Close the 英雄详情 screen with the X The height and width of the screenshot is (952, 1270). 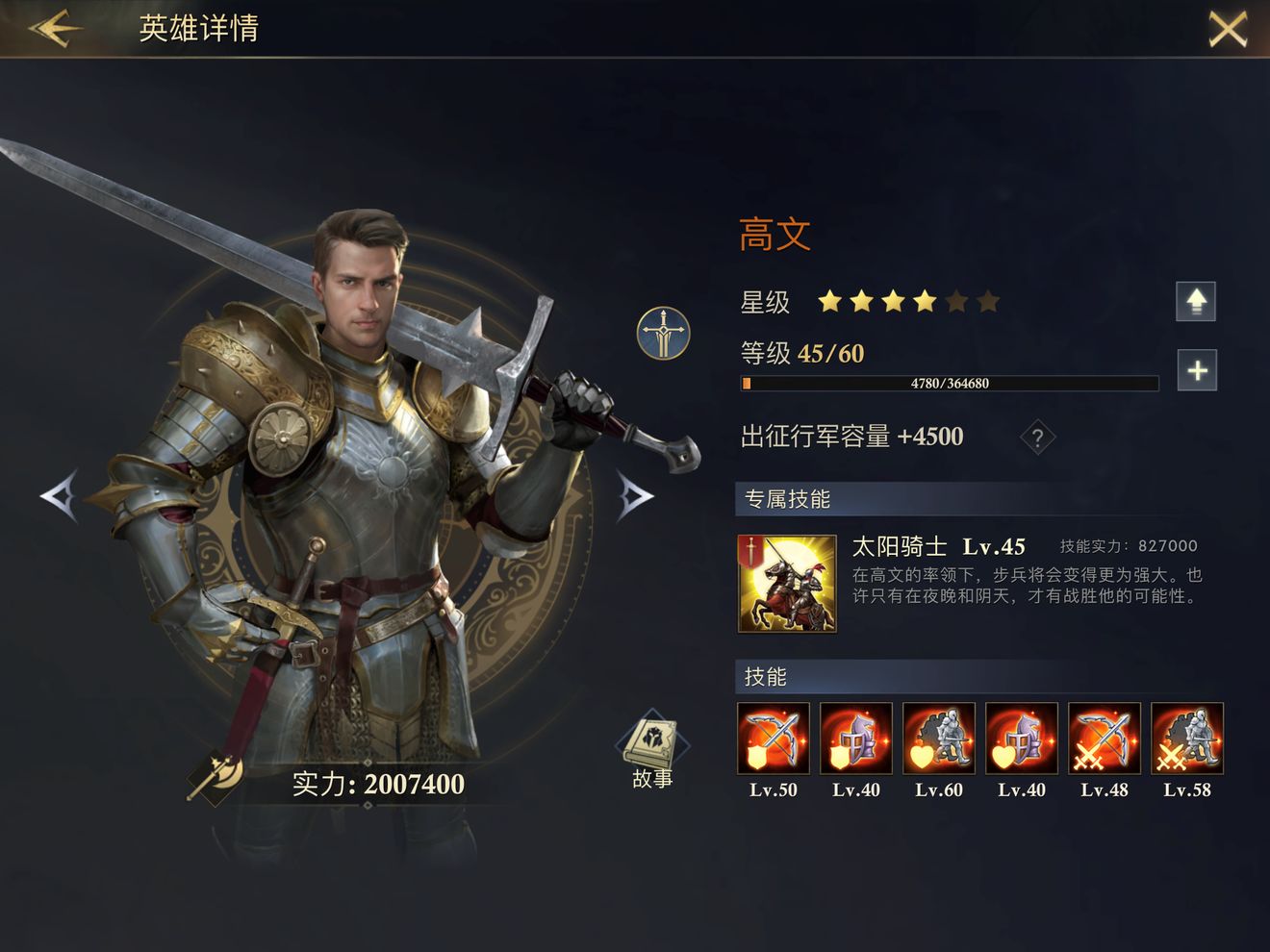(1228, 29)
